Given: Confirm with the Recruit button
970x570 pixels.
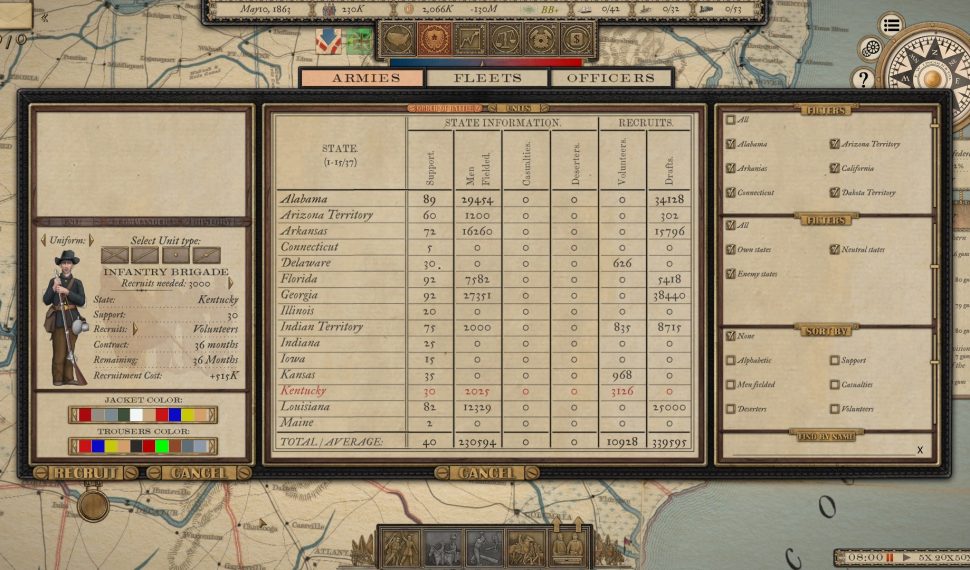Looking at the screenshot, I should [x=86, y=473].
